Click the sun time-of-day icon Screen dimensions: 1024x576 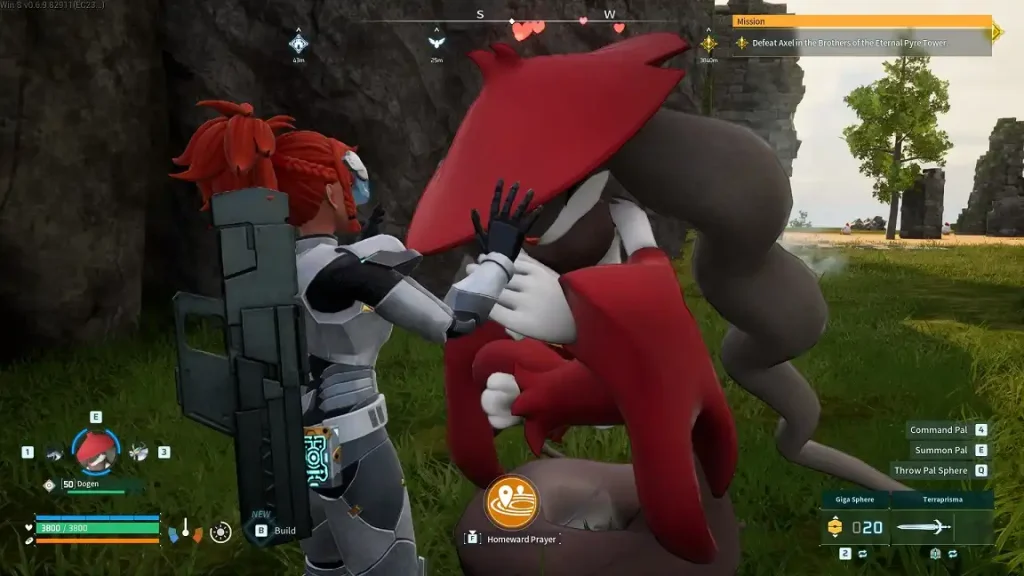pos(222,532)
